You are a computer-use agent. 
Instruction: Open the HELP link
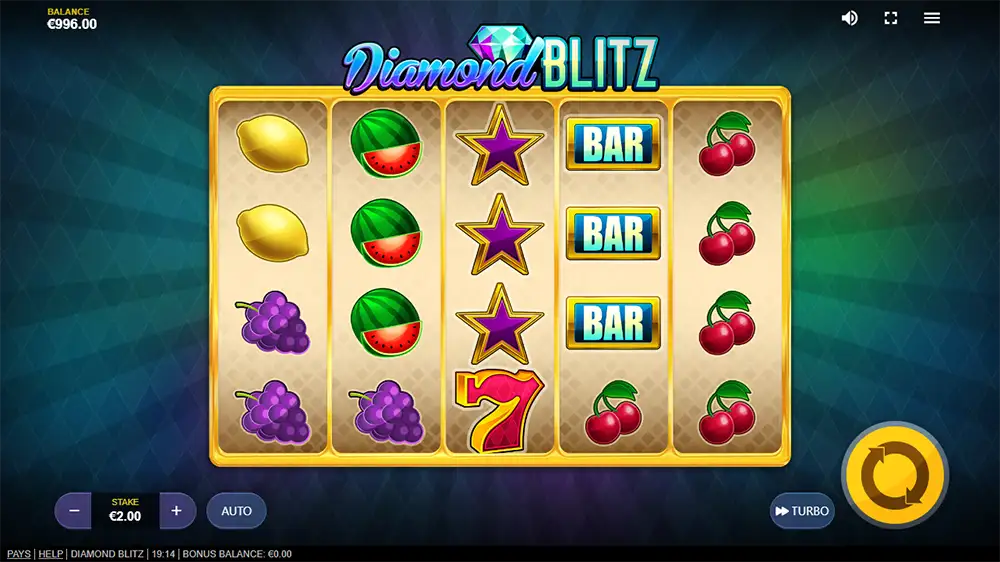coord(50,554)
